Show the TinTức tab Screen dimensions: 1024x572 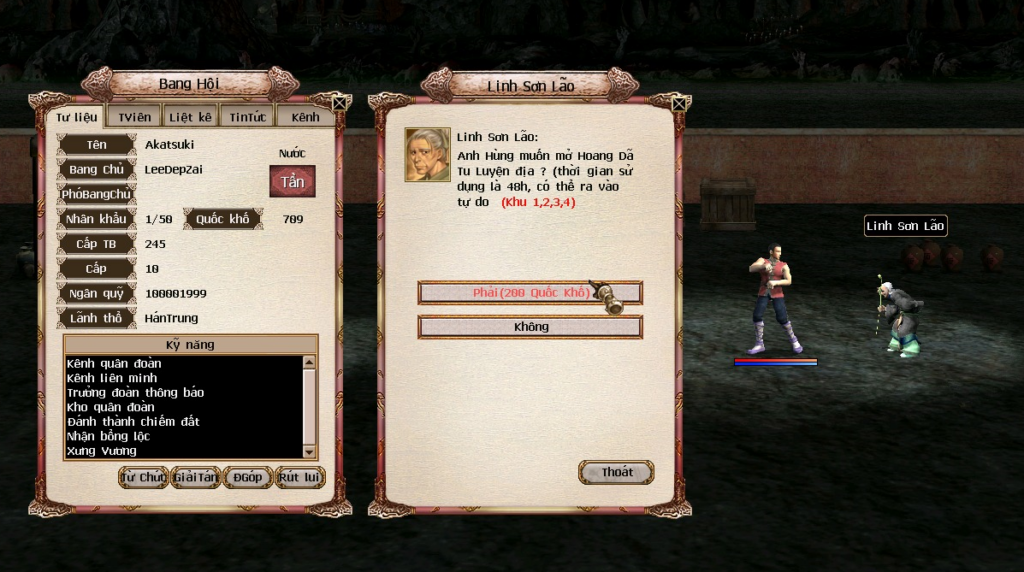coord(247,117)
